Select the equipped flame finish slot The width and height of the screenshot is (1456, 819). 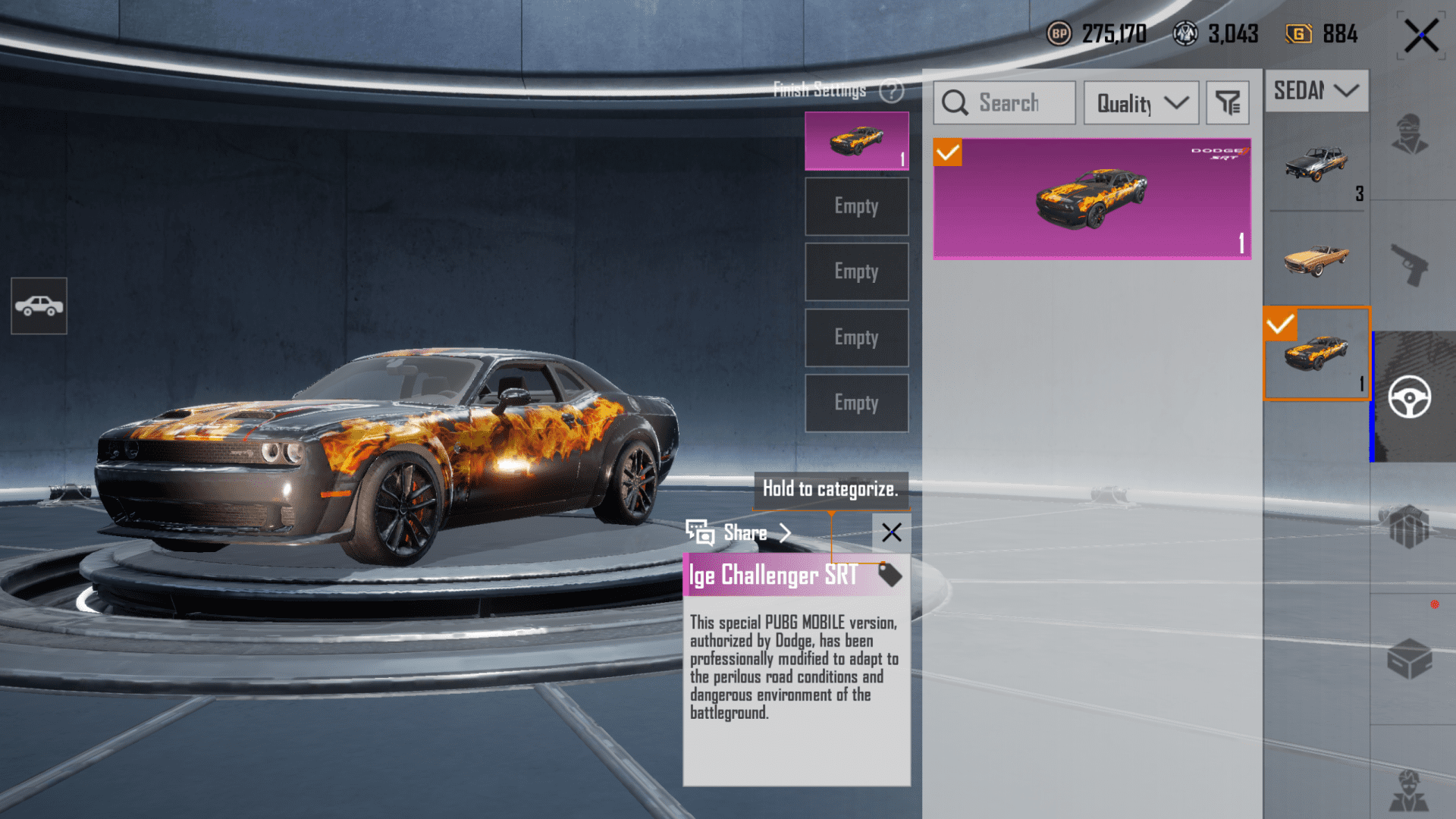click(857, 141)
